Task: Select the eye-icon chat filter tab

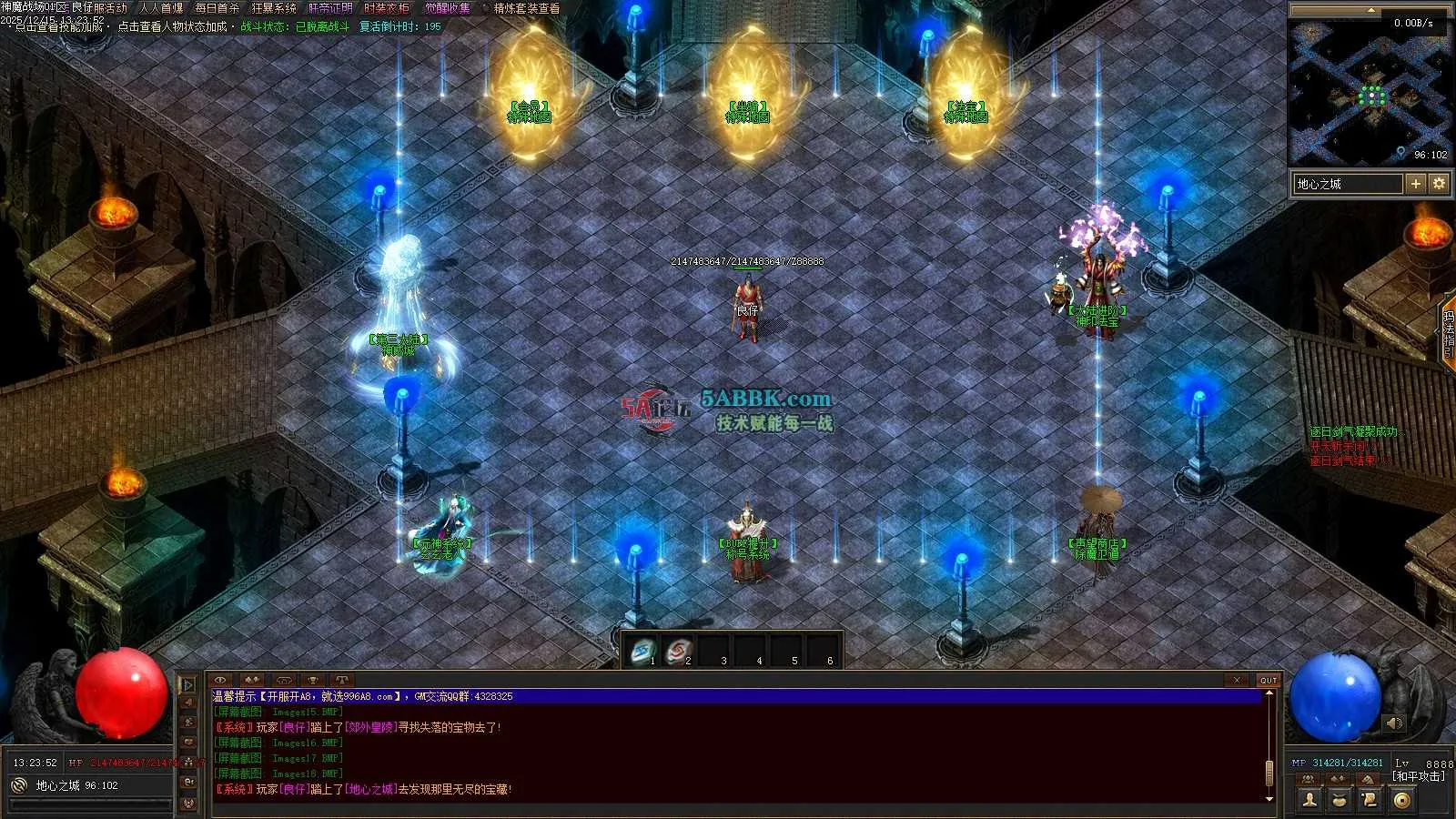Action: tap(221, 680)
